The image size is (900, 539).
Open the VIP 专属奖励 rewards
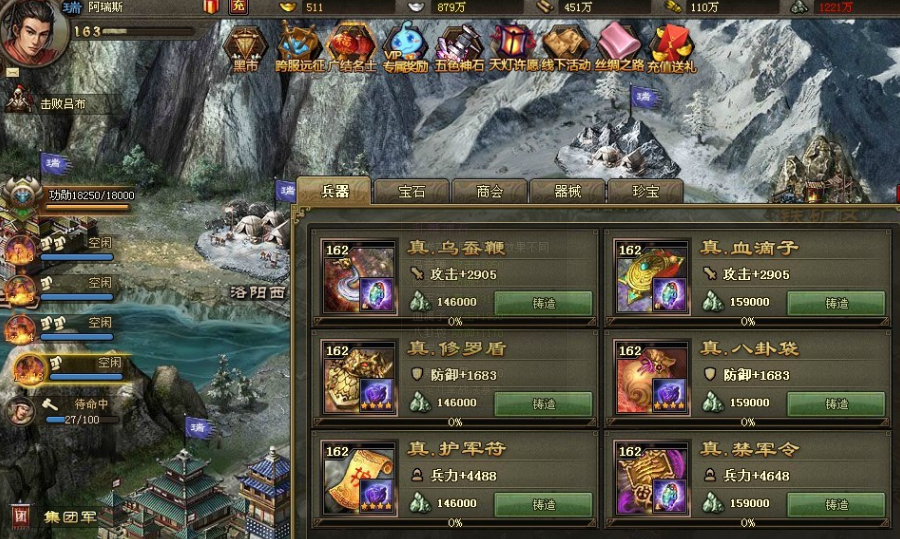tap(406, 48)
